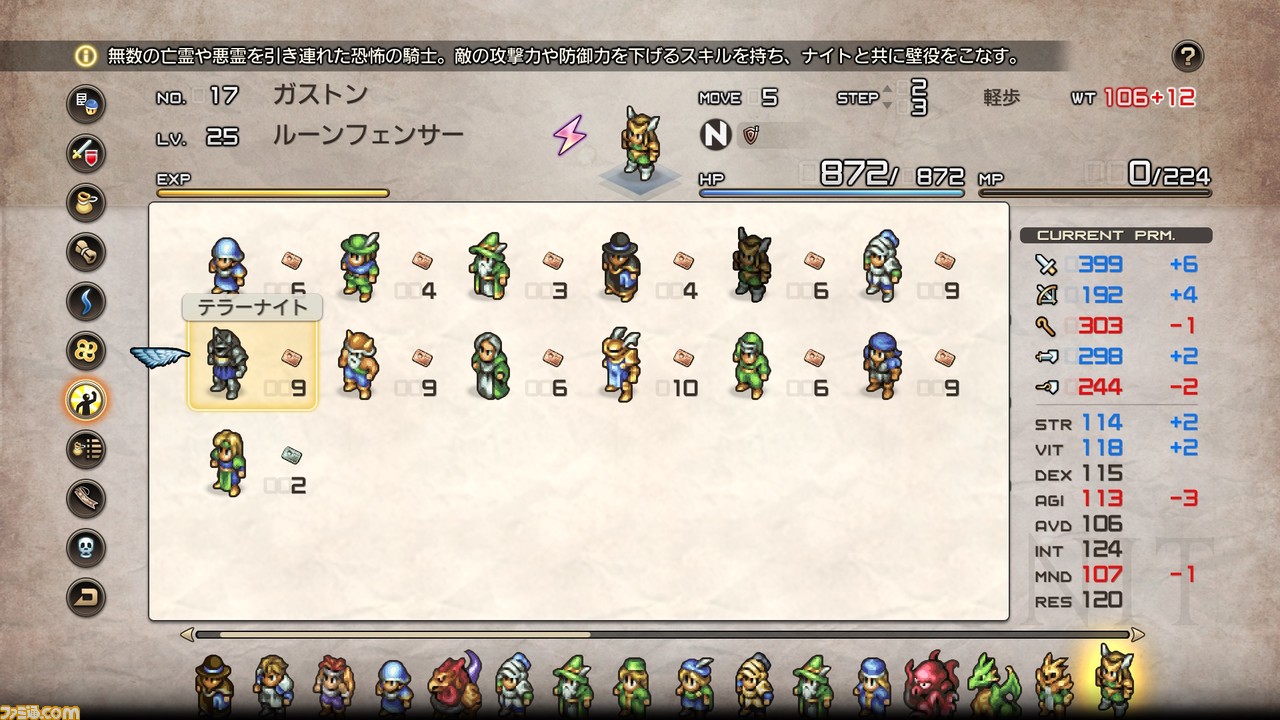Click the skull icon in the left sidebar

coord(85,548)
